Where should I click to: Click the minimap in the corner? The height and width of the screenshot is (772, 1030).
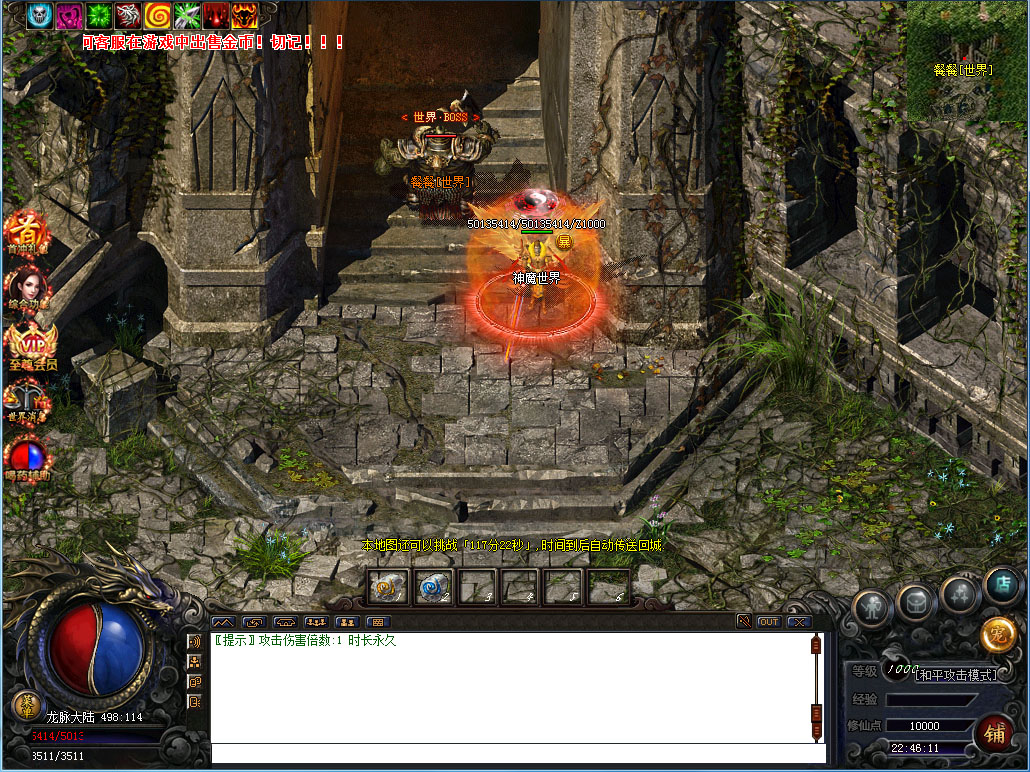(x=967, y=61)
